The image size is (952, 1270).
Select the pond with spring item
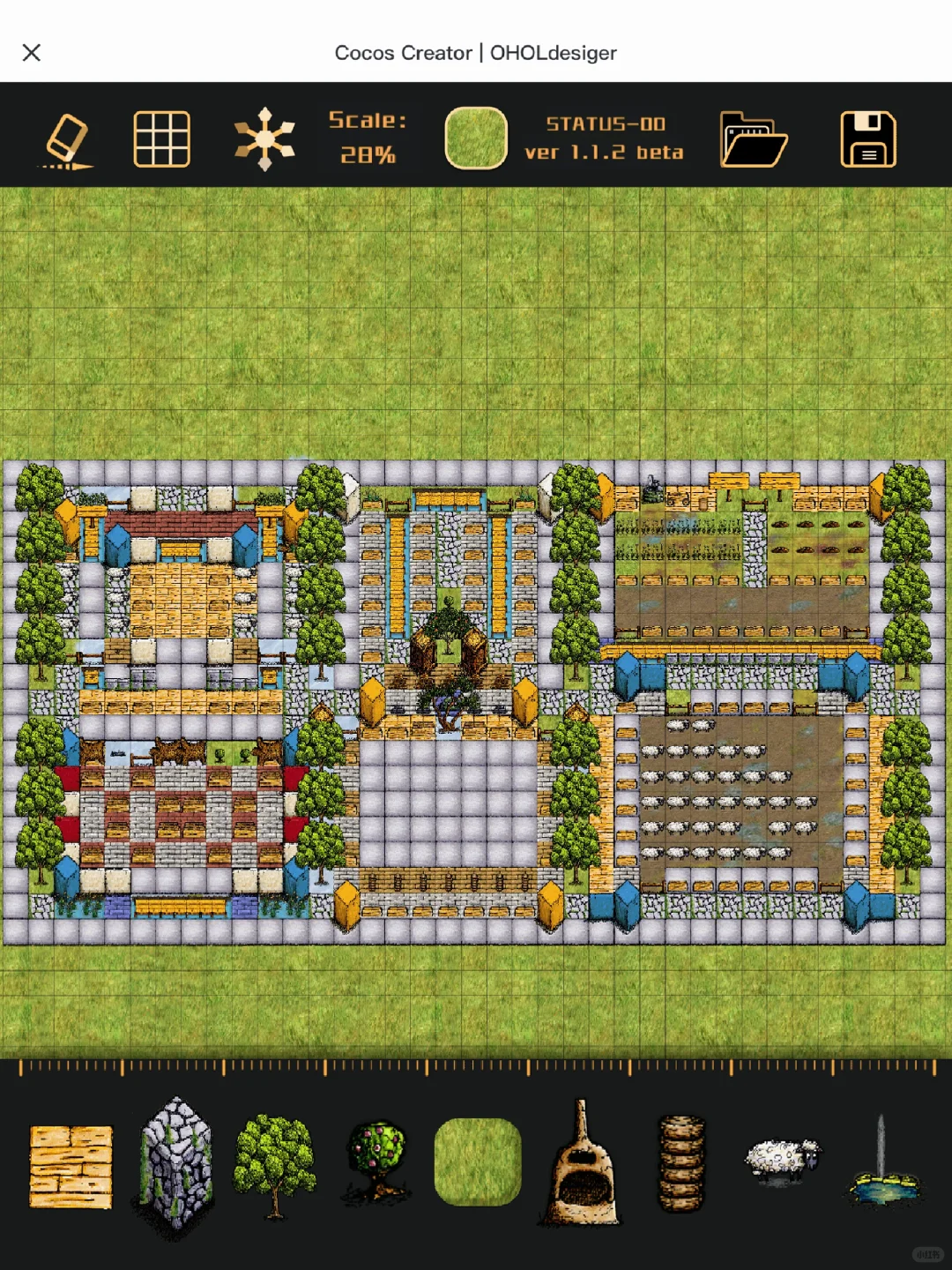tap(885, 1164)
